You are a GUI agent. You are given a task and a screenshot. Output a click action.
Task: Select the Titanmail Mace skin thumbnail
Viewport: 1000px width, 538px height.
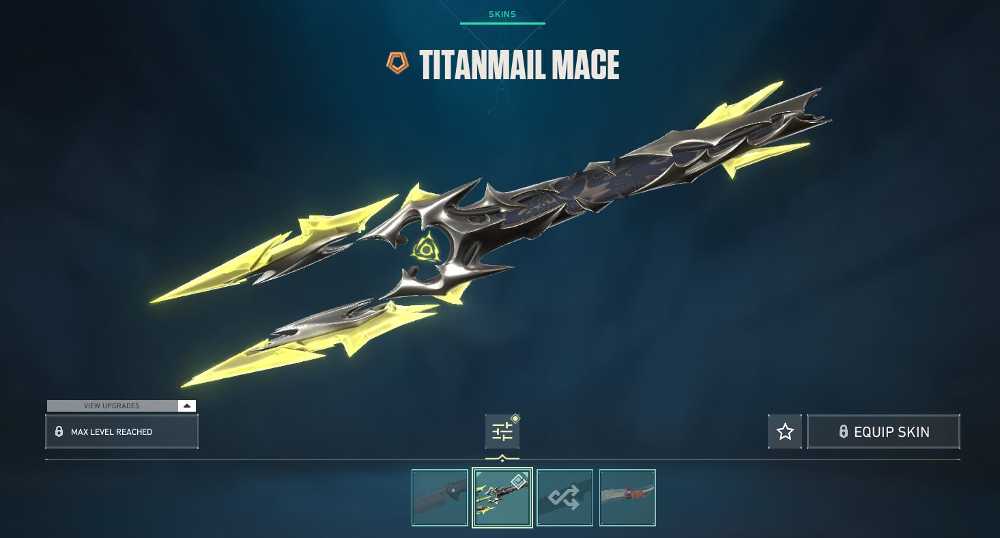[502, 497]
